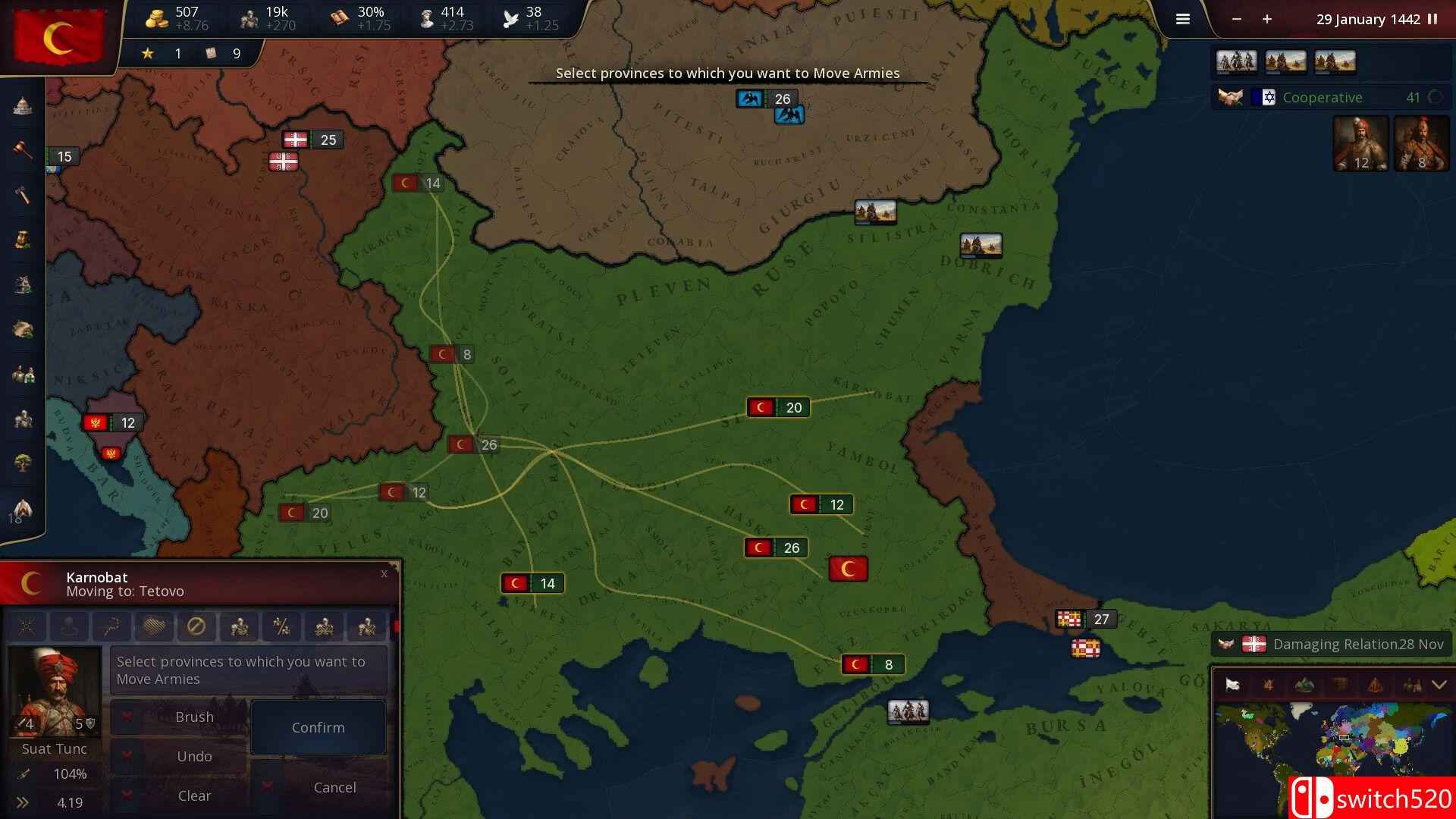Toggle the Undo option with red cross

pyautogui.click(x=126, y=756)
